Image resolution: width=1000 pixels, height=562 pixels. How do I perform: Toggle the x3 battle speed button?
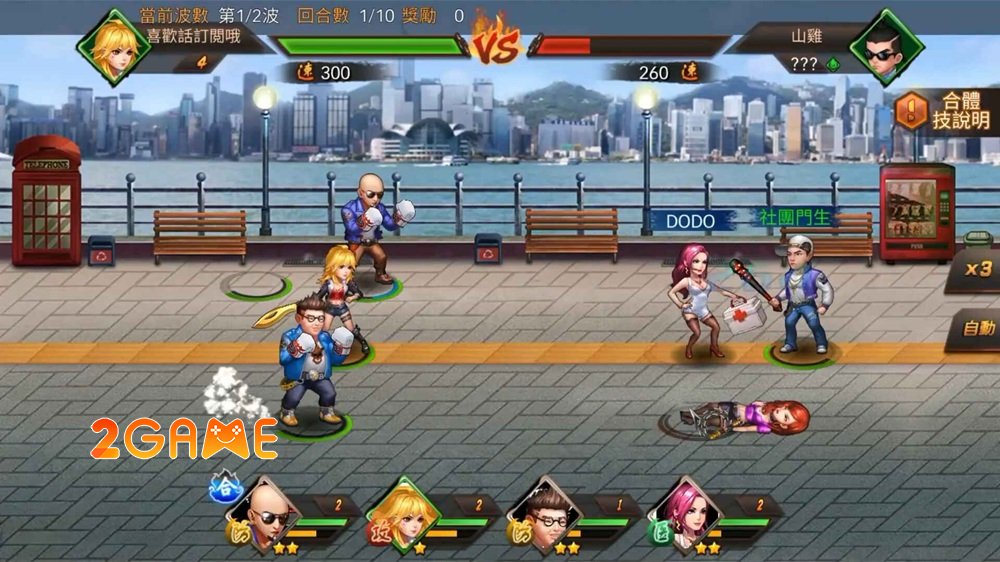click(976, 269)
